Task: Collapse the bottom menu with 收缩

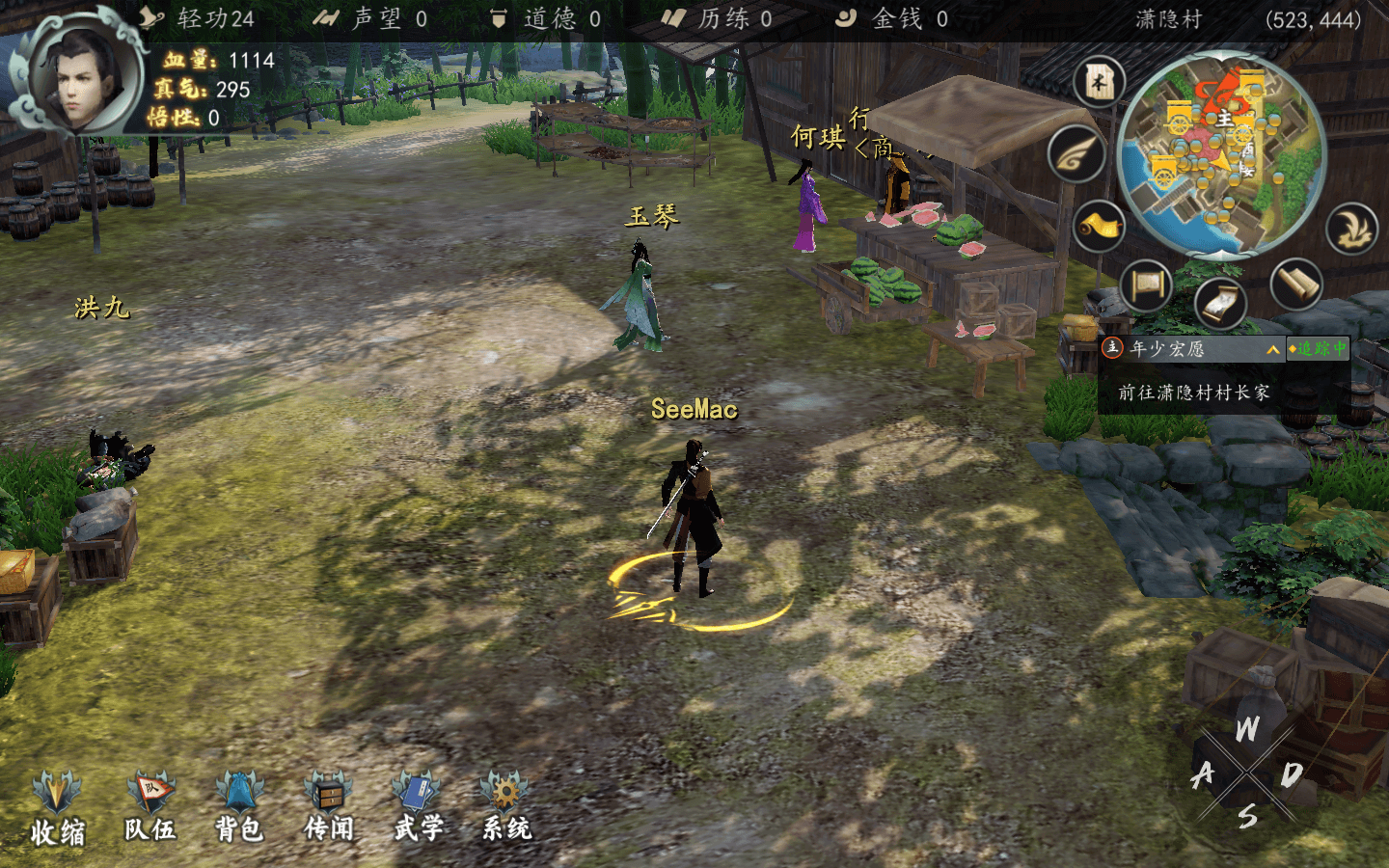Action: click(57, 808)
